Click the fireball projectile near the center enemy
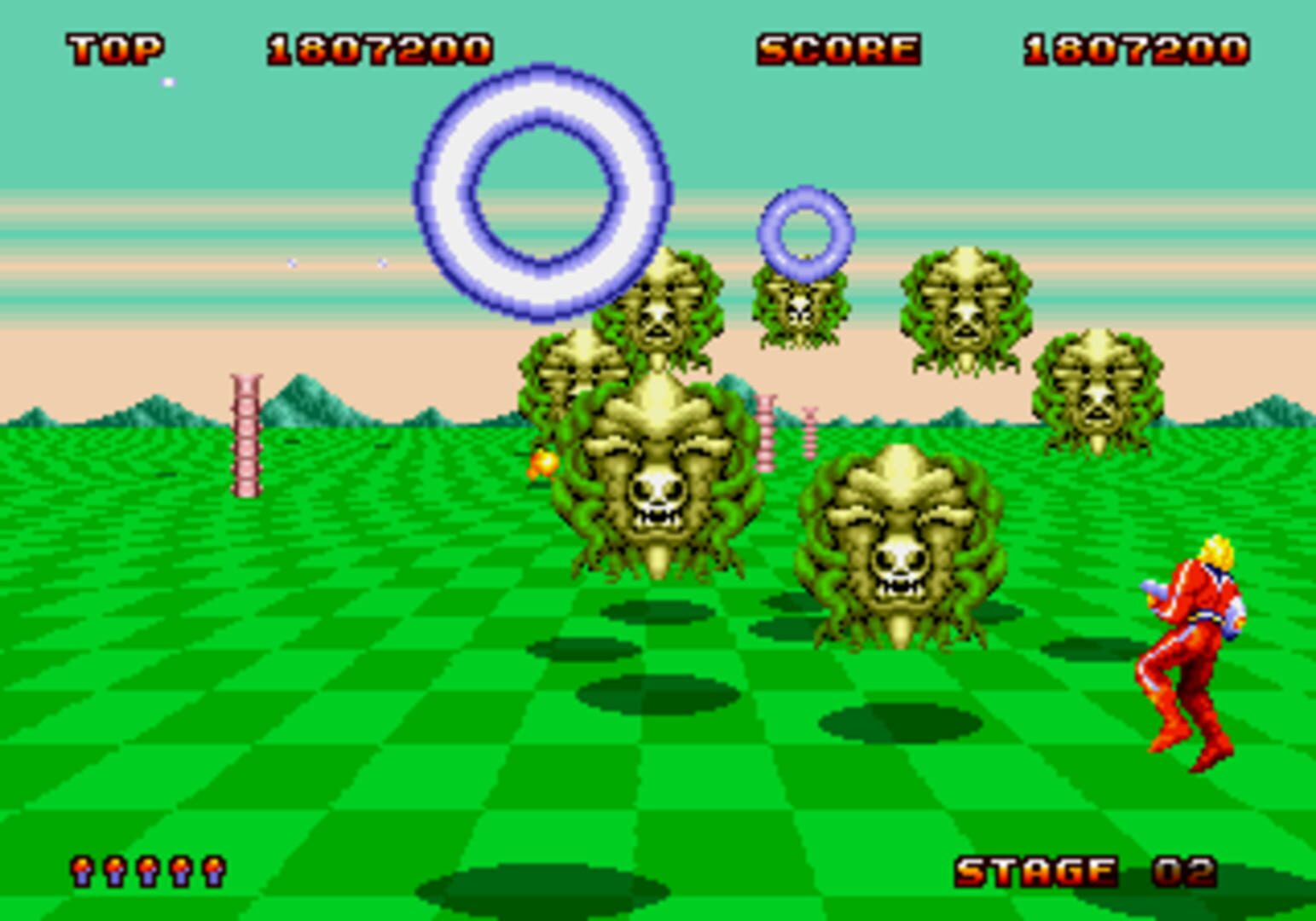This screenshot has height=921, width=1316. 542,463
